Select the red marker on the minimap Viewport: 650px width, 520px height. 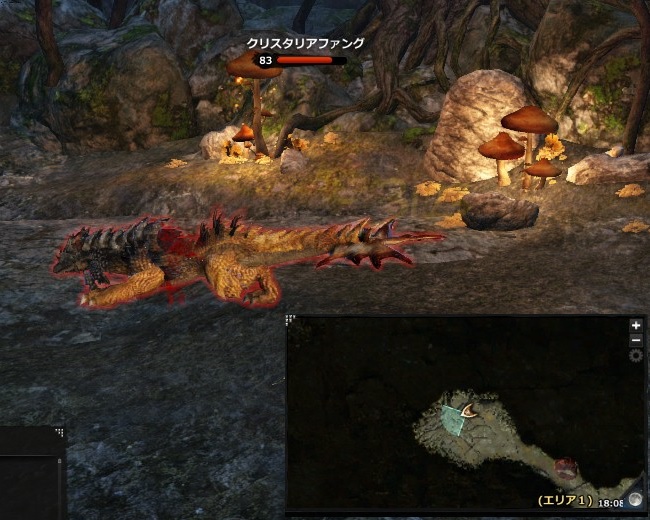click(x=567, y=466)
